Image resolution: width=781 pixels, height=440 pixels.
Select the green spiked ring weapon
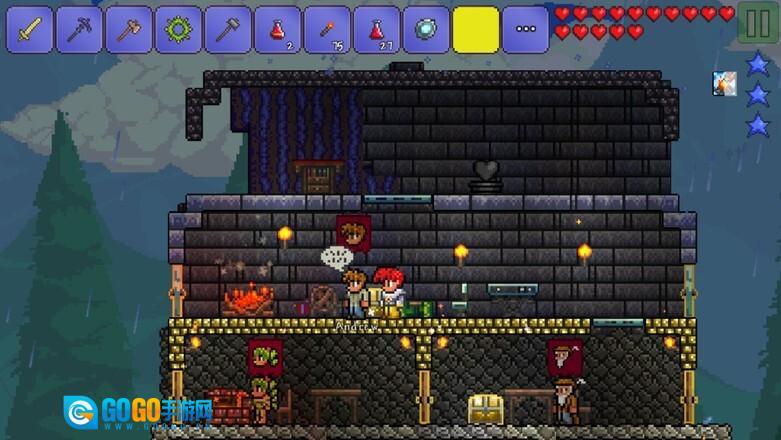(179, 30)
